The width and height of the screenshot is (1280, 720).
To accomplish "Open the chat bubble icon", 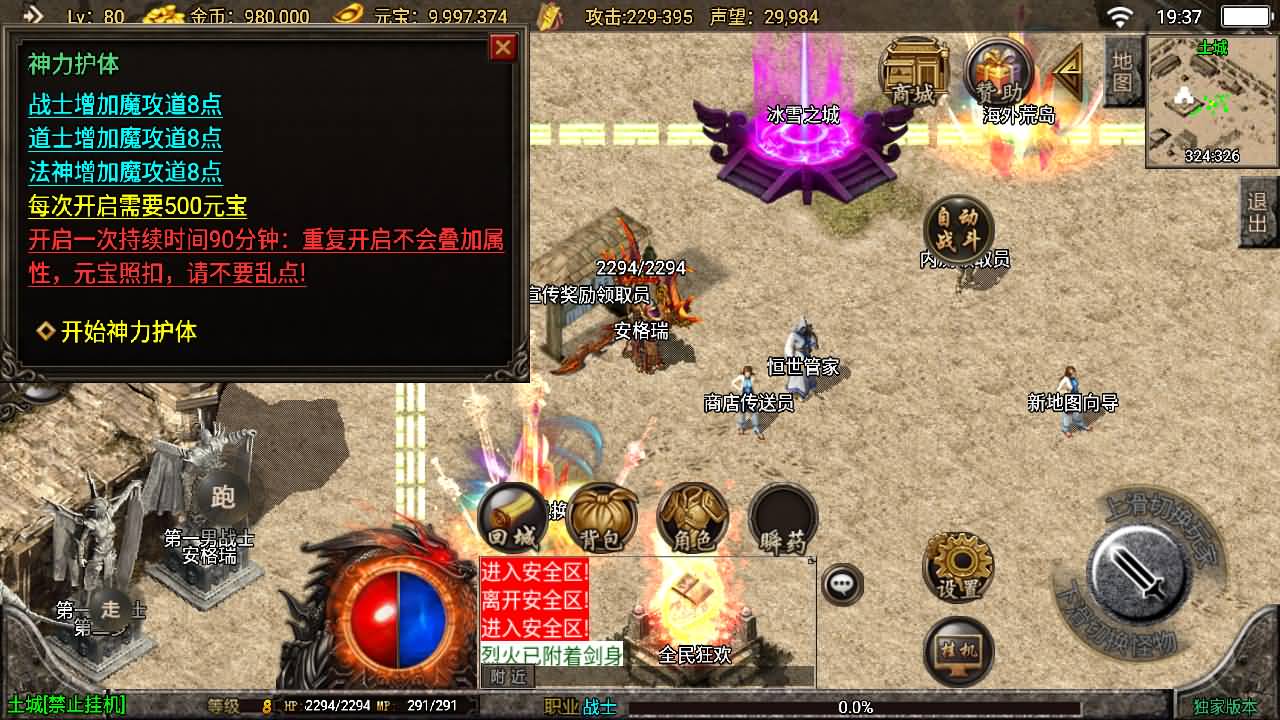I will click(840, 583).
